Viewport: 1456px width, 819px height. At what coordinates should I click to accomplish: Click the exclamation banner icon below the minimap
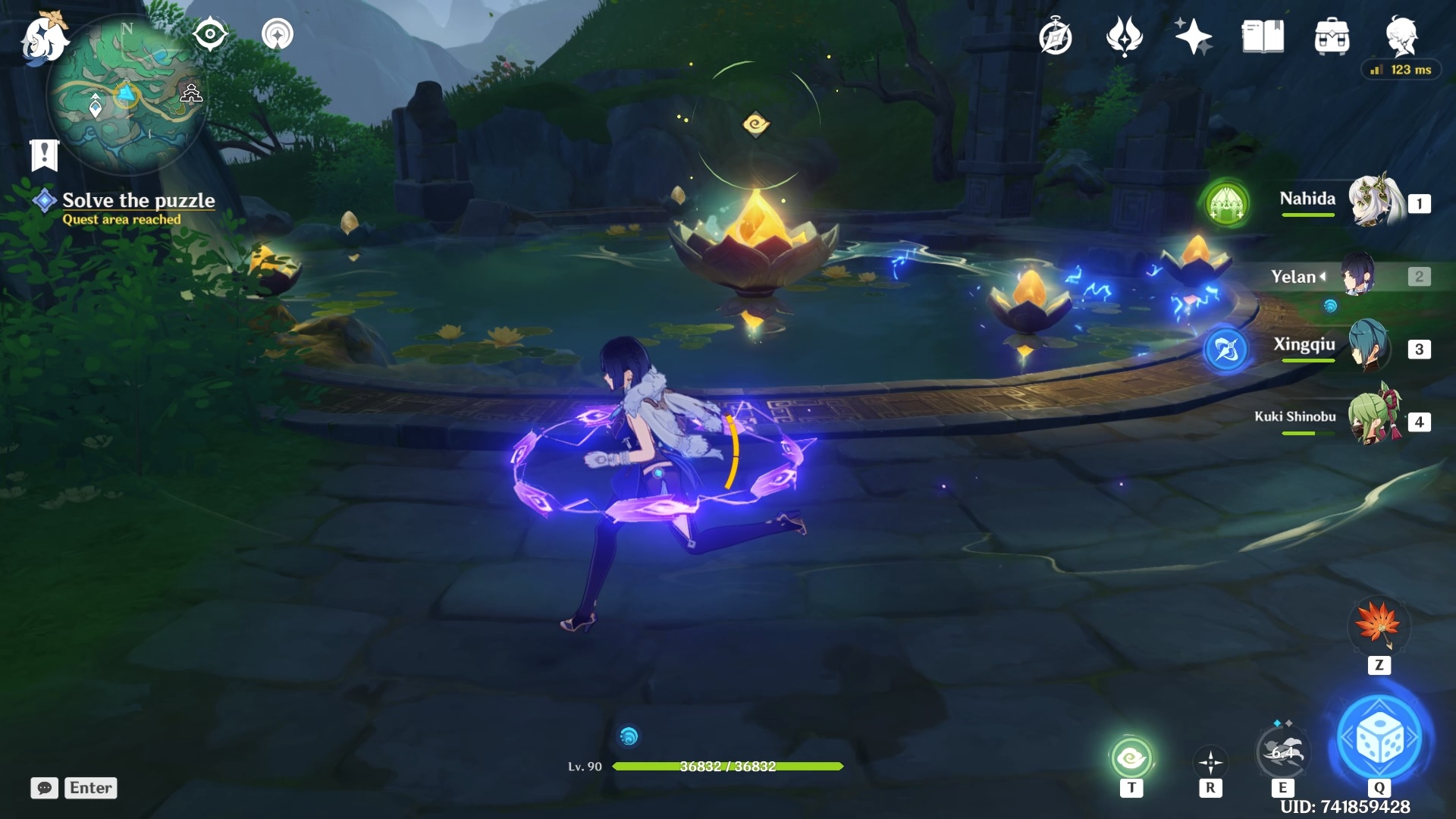[45, 154]
